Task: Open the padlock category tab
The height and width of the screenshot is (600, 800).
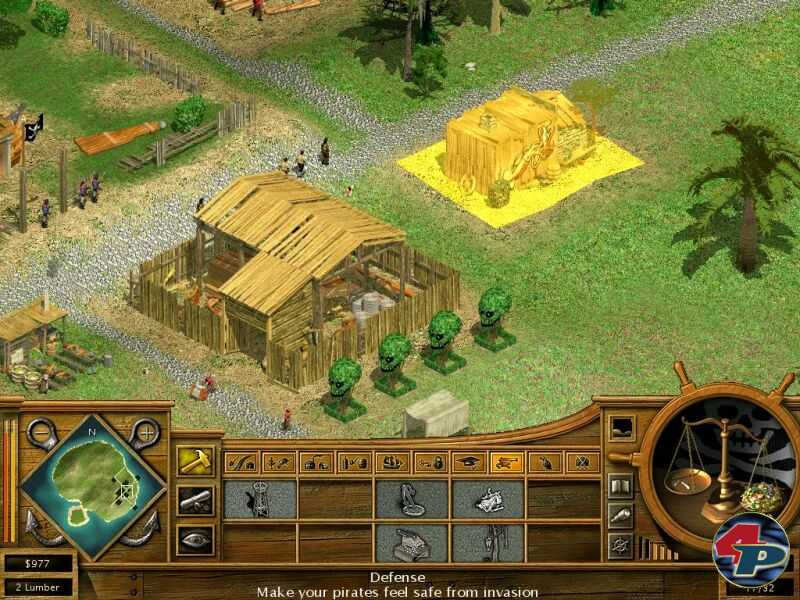Action: tap(431, 462)
